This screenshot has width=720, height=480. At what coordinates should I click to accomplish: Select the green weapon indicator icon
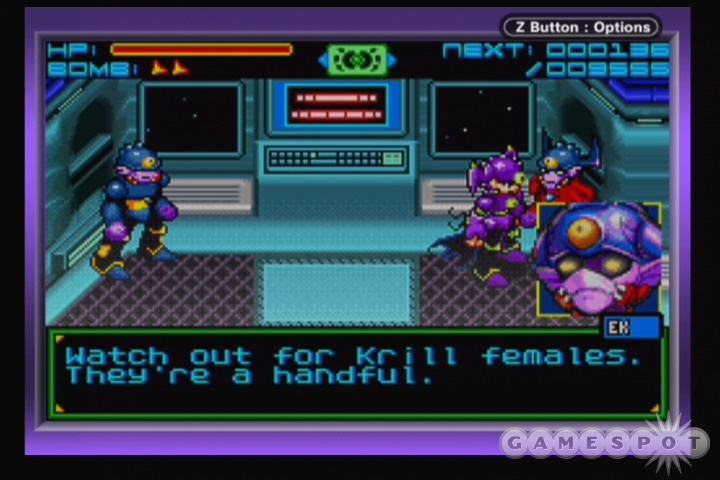[x=356, y=59]
